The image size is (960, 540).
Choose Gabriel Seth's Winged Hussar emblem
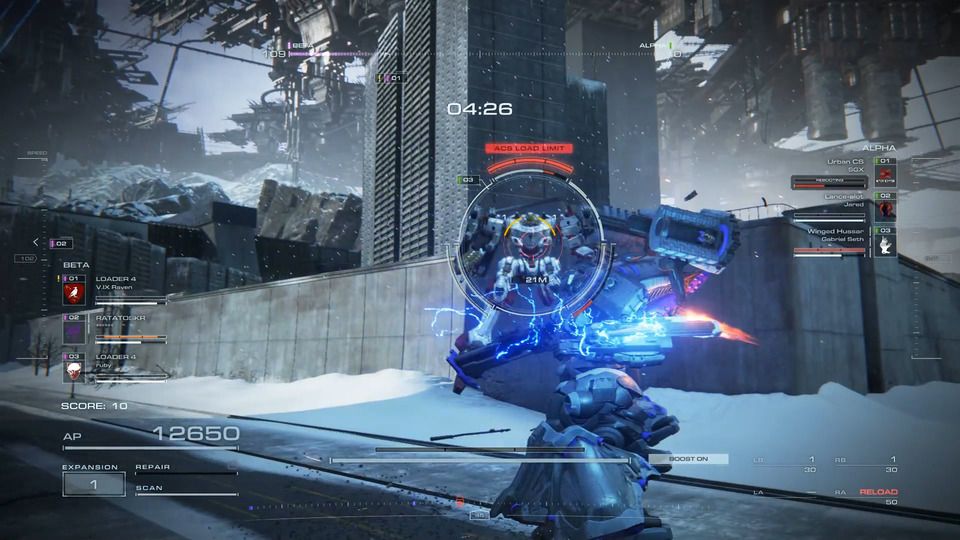tap(885, 244)
